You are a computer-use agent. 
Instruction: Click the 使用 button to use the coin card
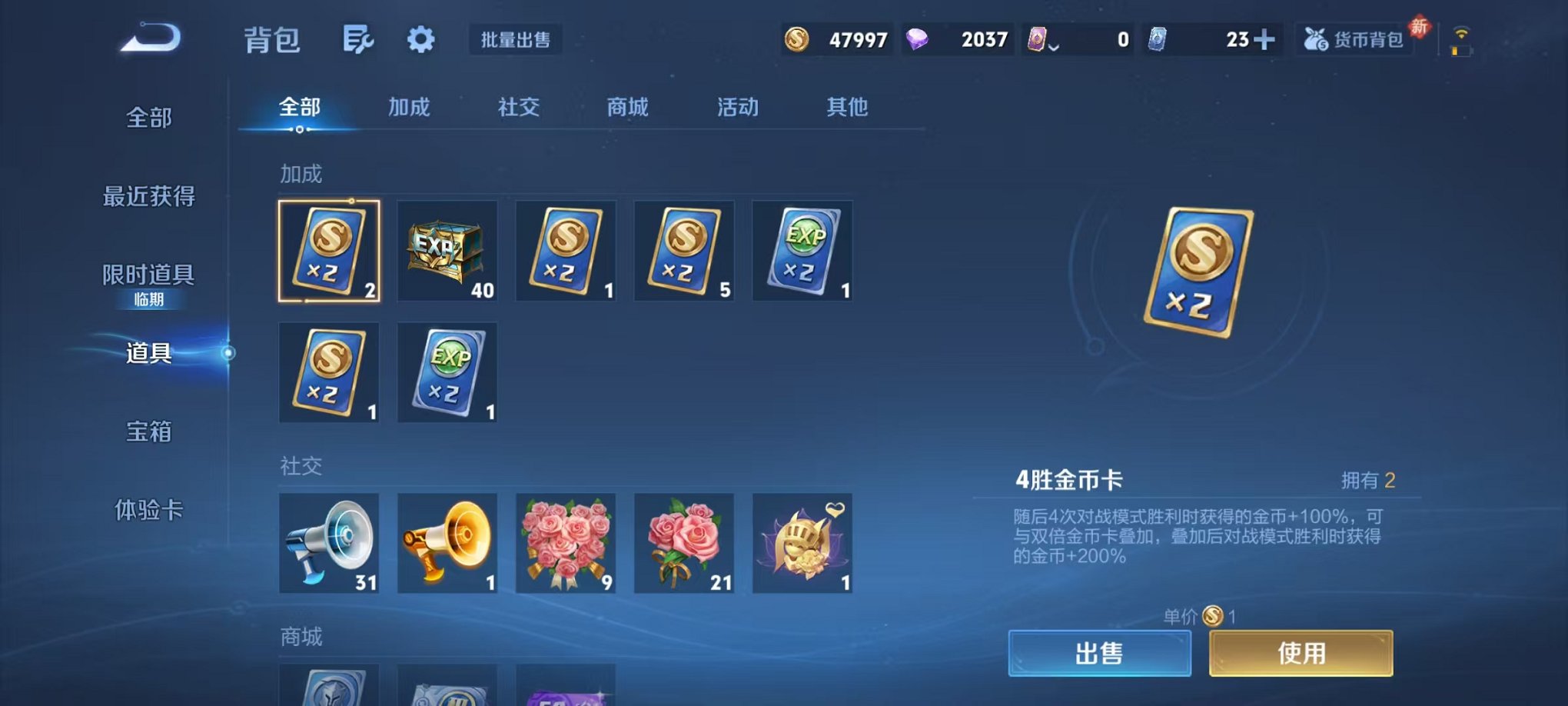coord(1300,651)
